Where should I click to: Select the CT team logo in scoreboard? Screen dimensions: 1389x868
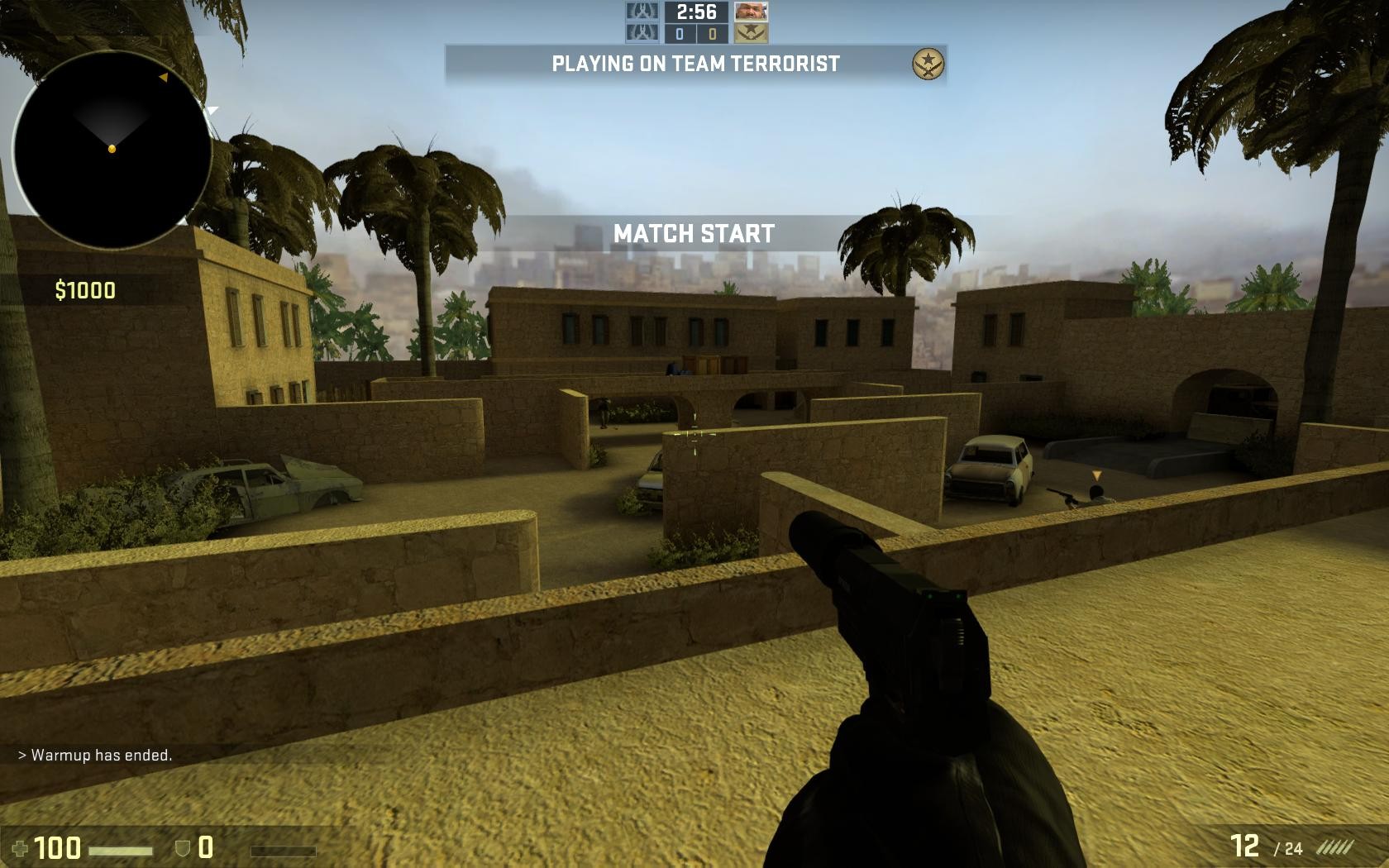[x=642, y=12]
